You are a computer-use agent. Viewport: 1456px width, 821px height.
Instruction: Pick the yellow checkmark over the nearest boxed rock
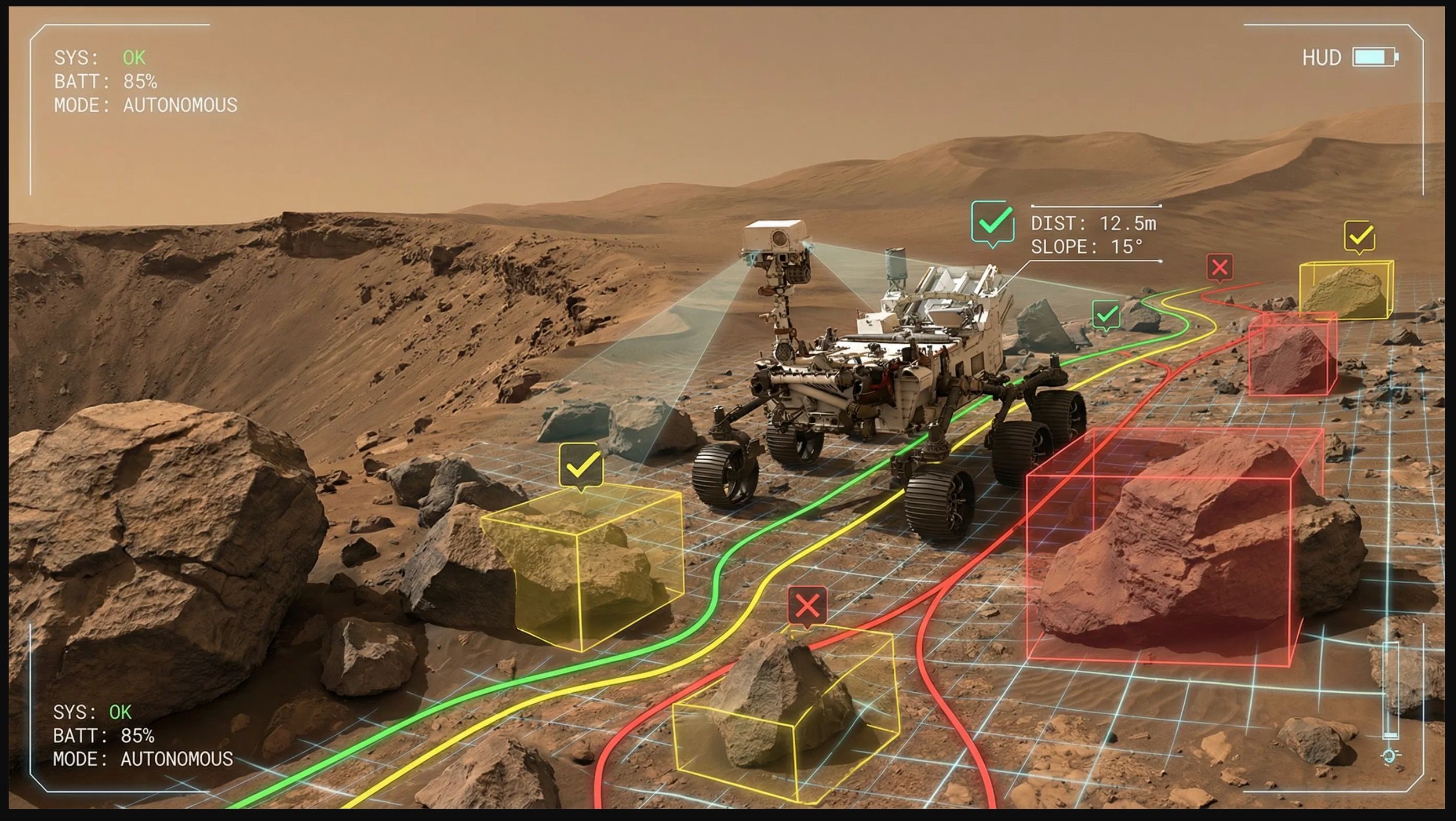click(x=581, y=466)
